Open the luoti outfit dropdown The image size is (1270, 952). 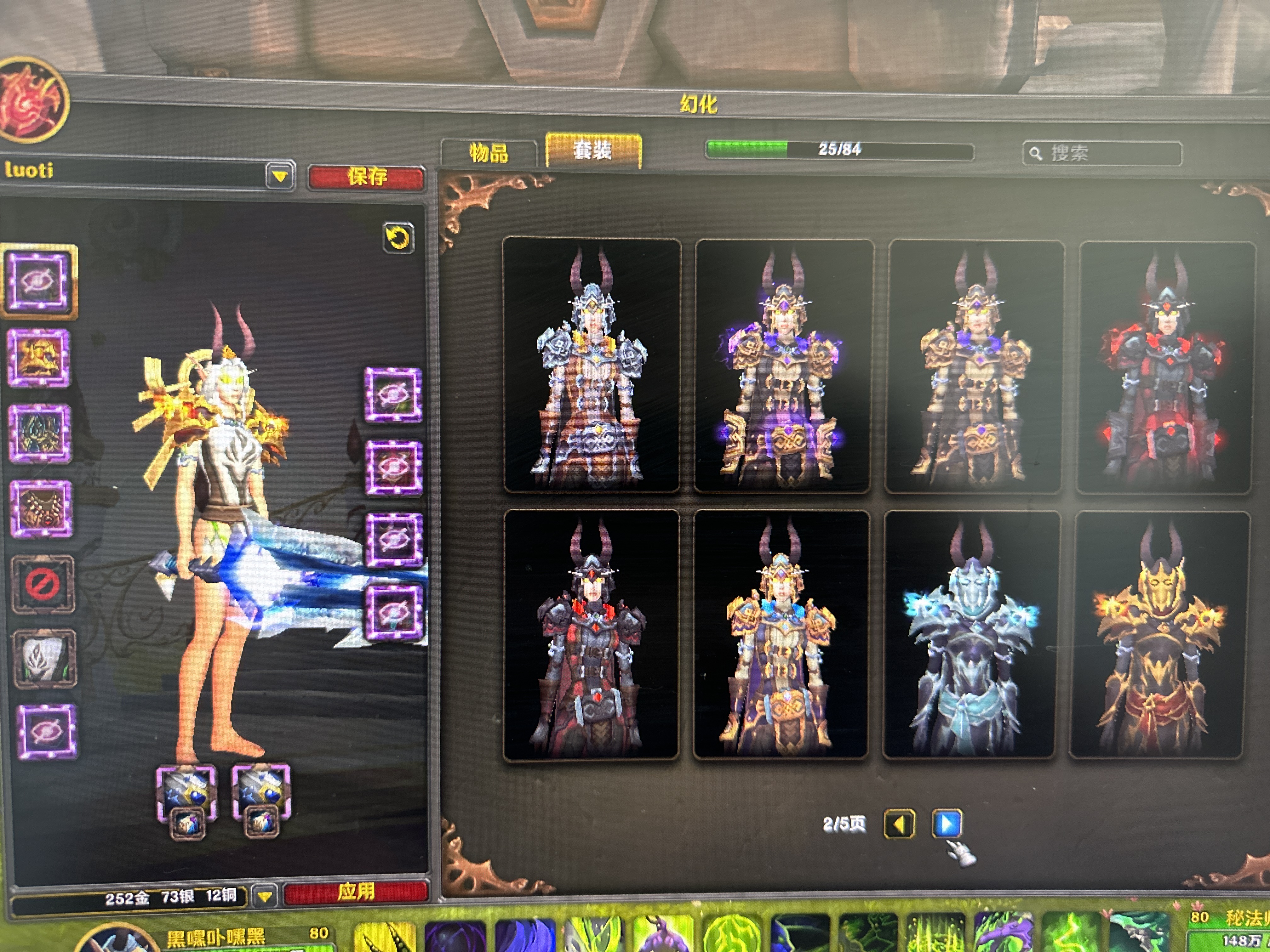click(x=280, y=176)
